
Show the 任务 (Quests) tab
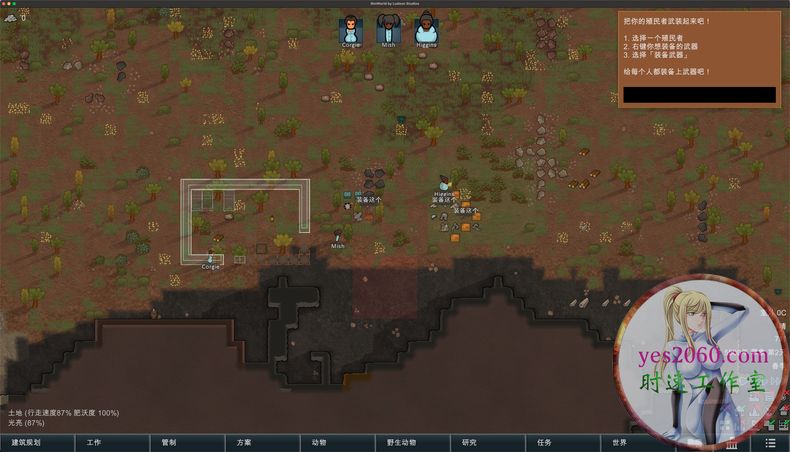[544, 442]
